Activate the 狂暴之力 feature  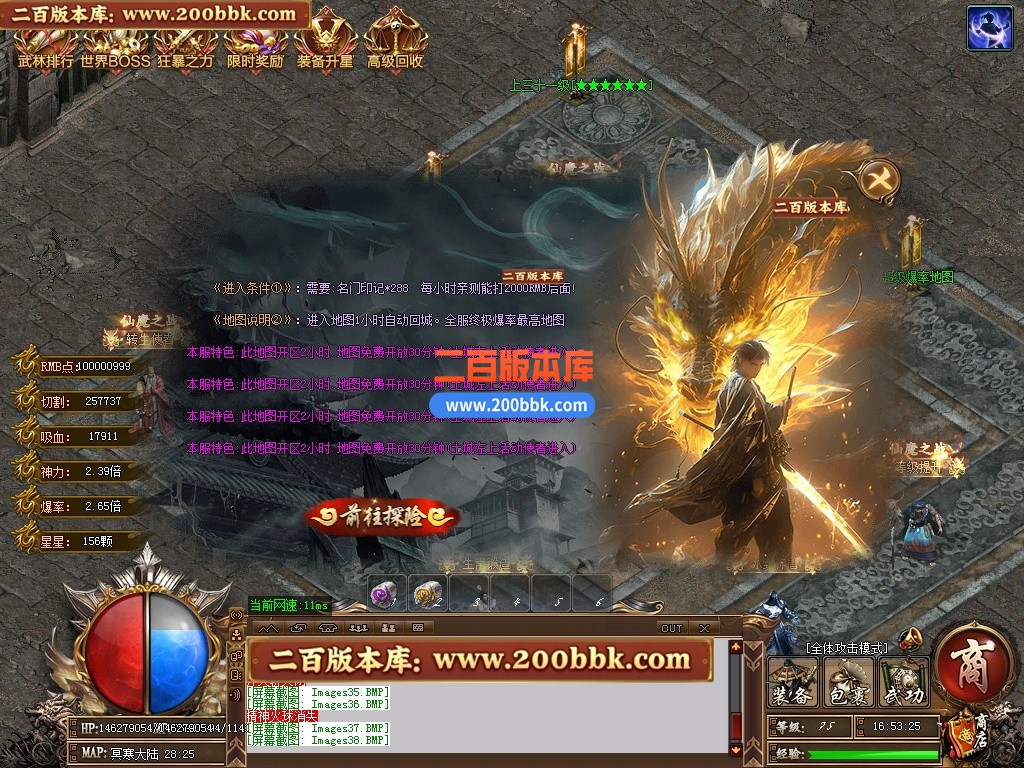point(185,47)
